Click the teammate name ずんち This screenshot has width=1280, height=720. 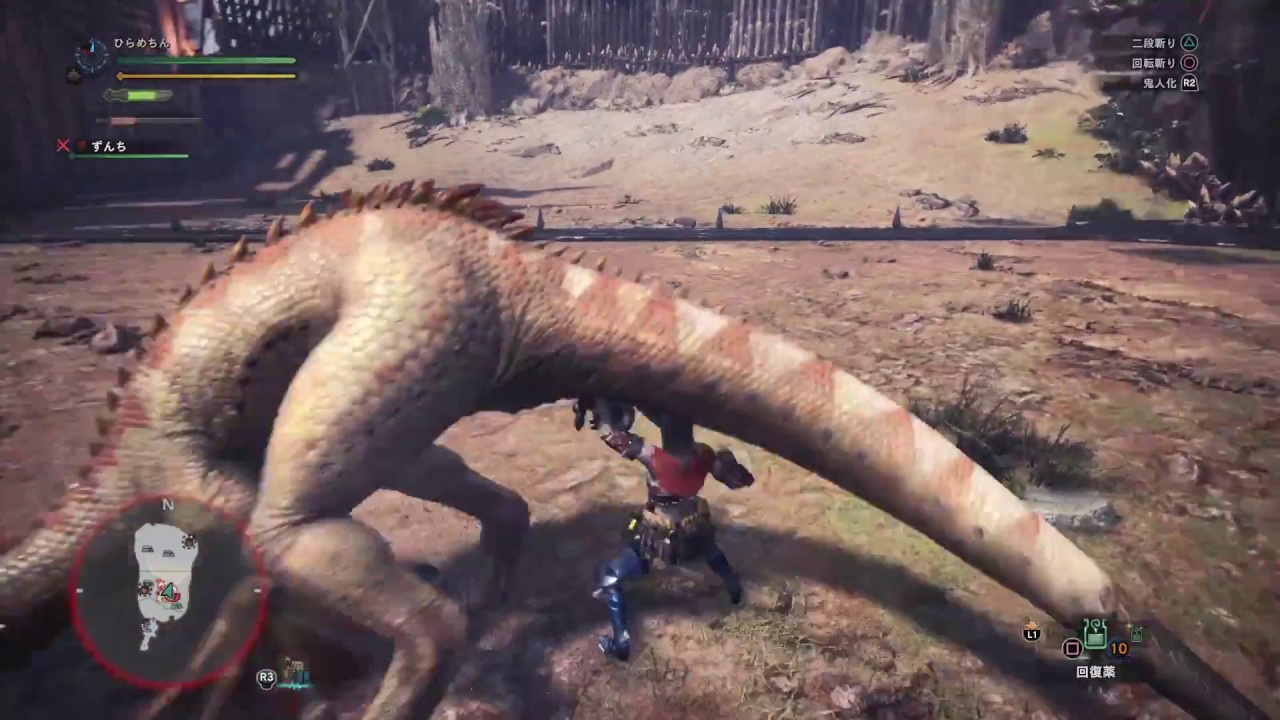pyautogui.click(x=107, y=146)
